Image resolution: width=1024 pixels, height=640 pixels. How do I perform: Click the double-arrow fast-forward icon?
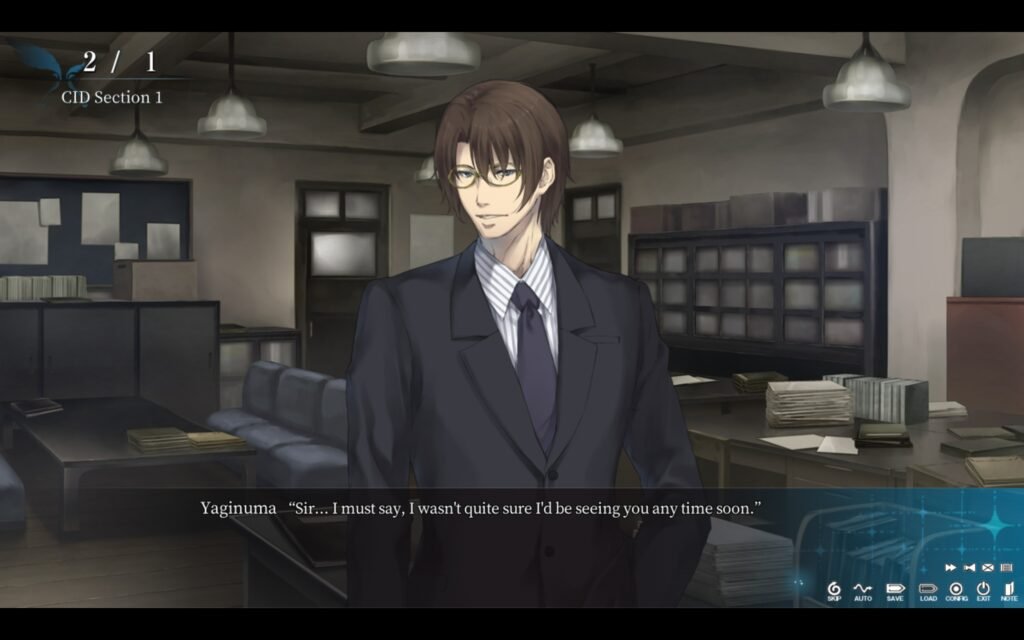click(950, 567)
